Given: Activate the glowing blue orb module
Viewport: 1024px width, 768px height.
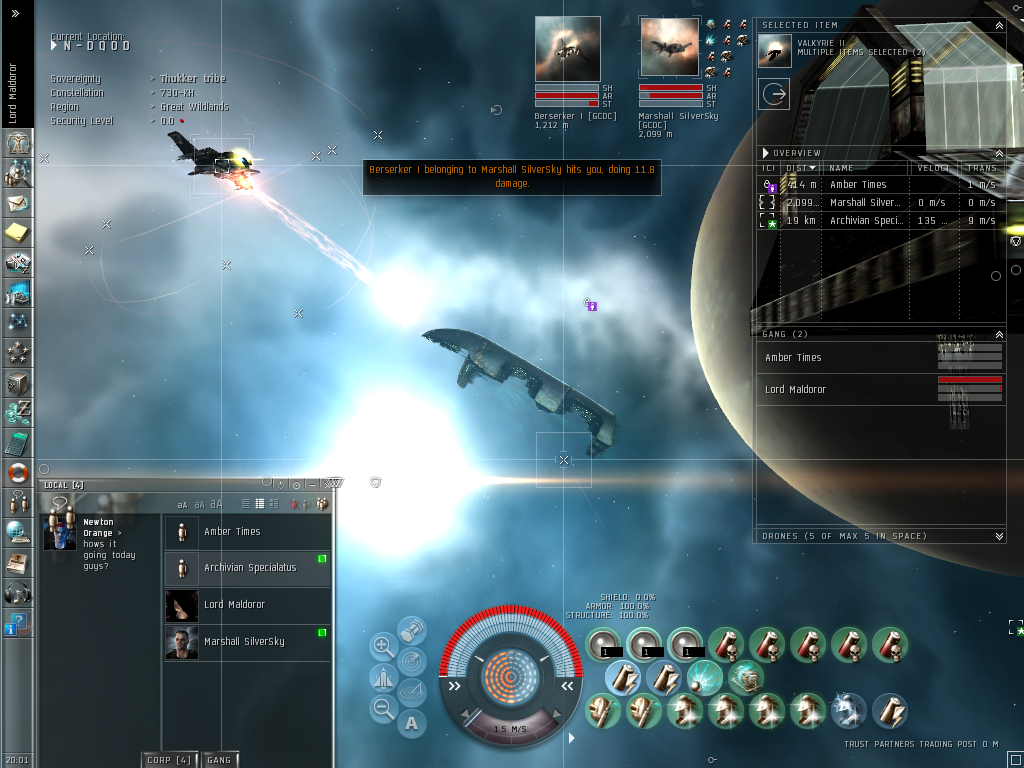Looking at the screenshot, I should 703,678.
